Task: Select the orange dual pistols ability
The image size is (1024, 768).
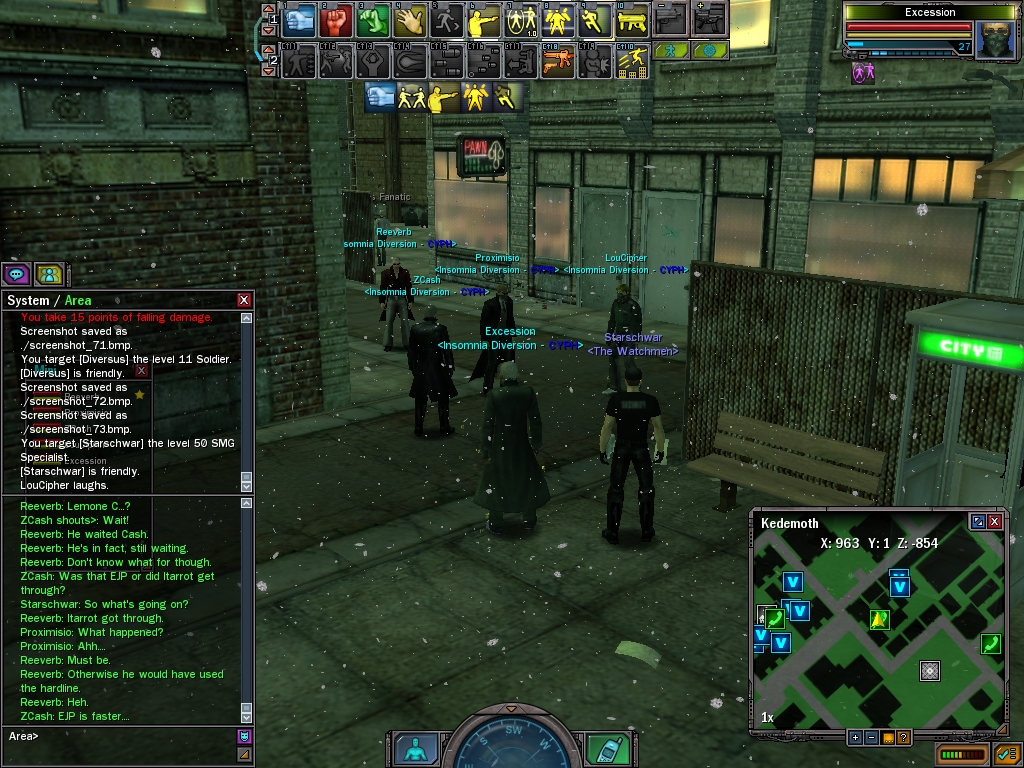Action: (558, 61)
